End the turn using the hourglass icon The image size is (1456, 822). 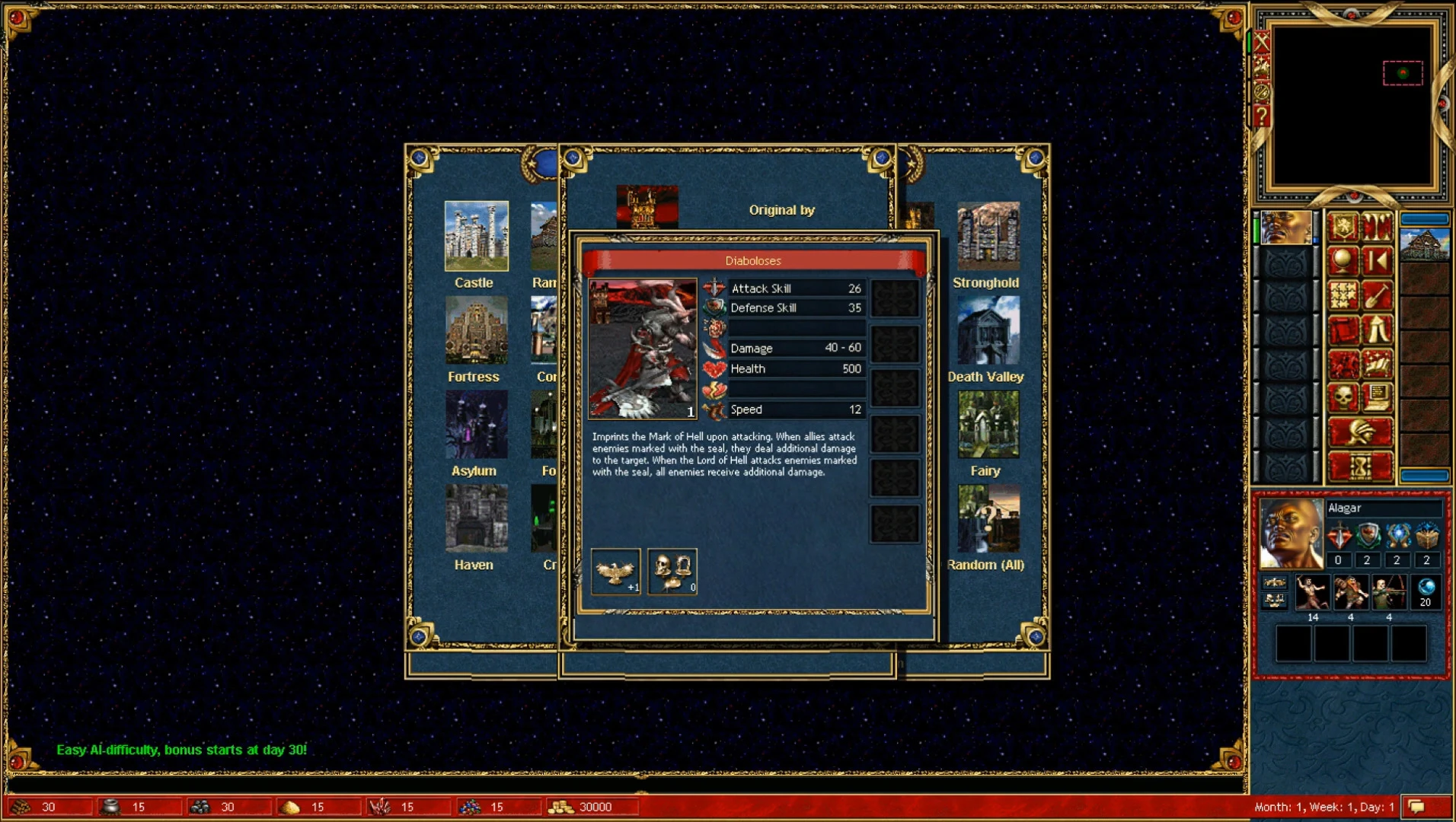click(x=1360, y=465)
